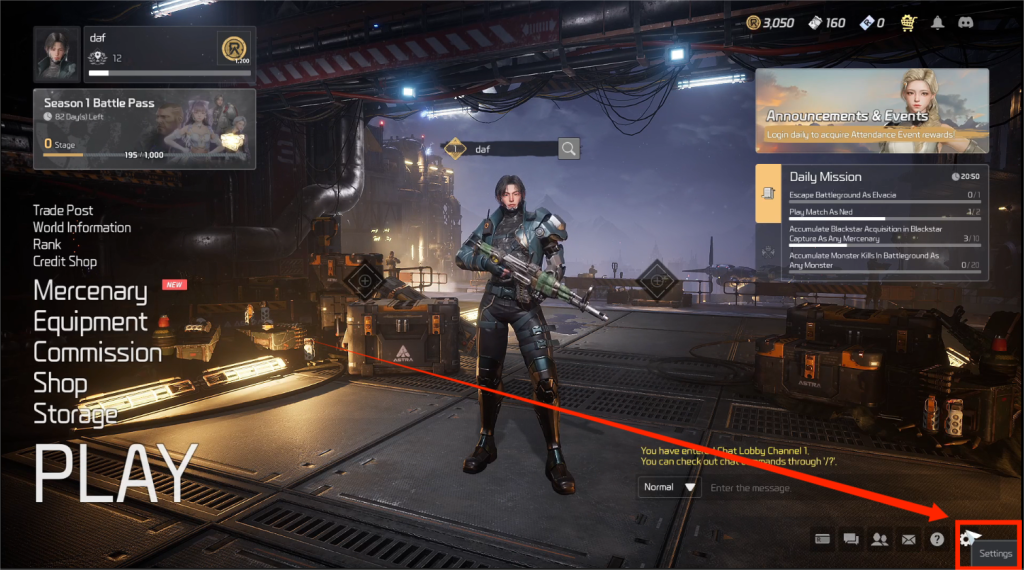Image resolution: width=1024 pixels, height=570 pixels.
Task: Open the Normal chat channel dropdown
Action: coord(670,487)
